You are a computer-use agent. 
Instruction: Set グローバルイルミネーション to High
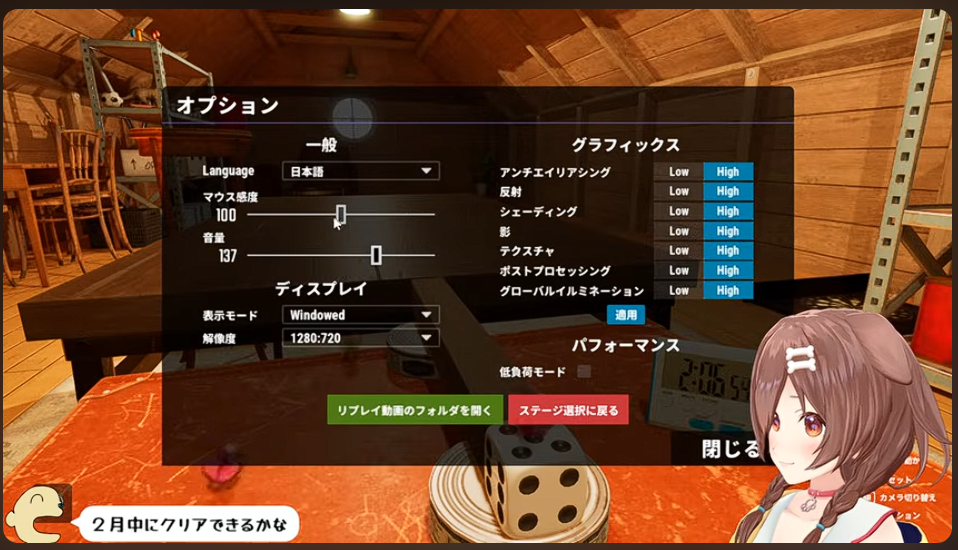[728, 290]
